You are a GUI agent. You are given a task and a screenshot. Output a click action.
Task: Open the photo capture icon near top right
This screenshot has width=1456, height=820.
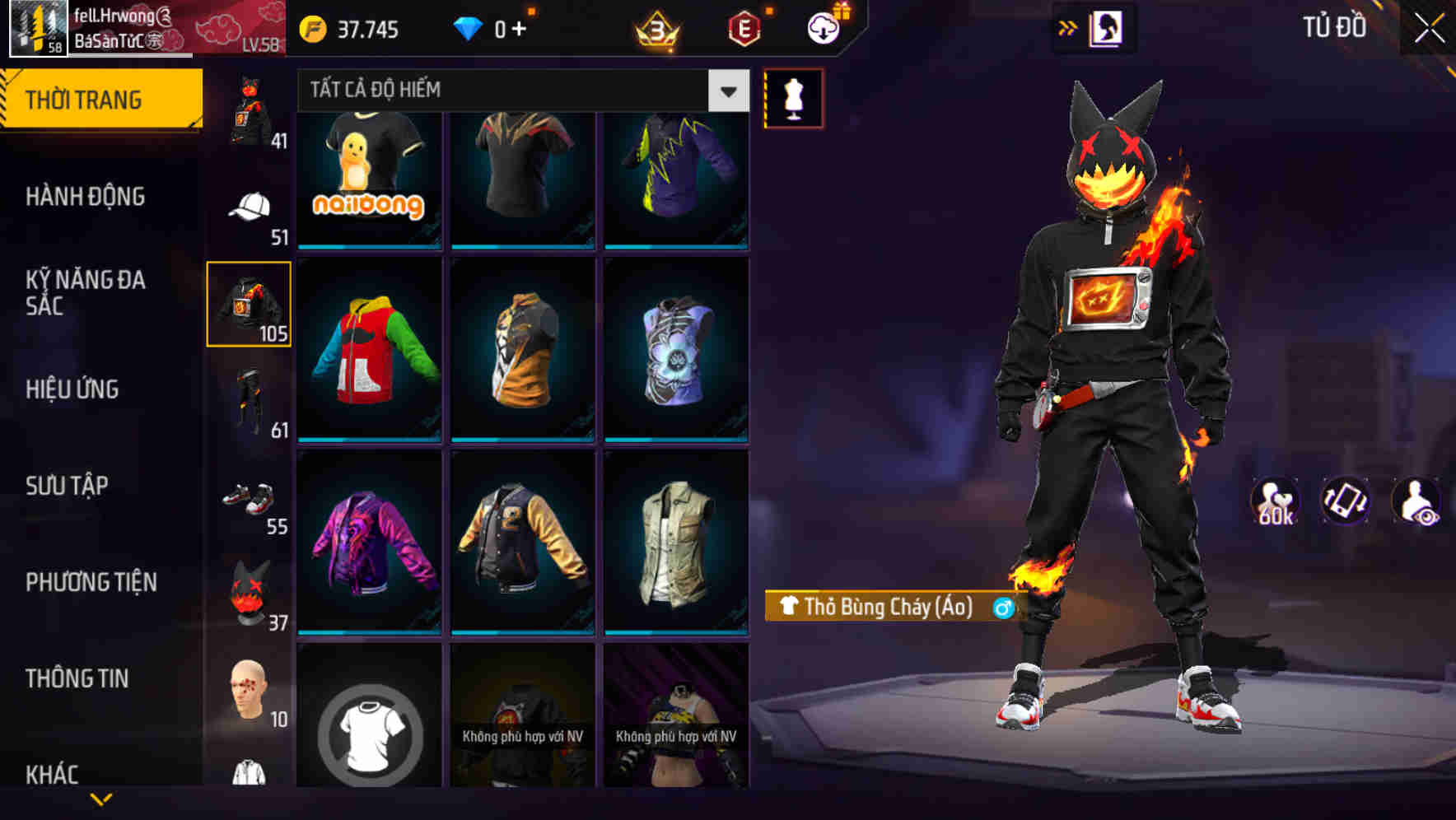pos(1108,27)
